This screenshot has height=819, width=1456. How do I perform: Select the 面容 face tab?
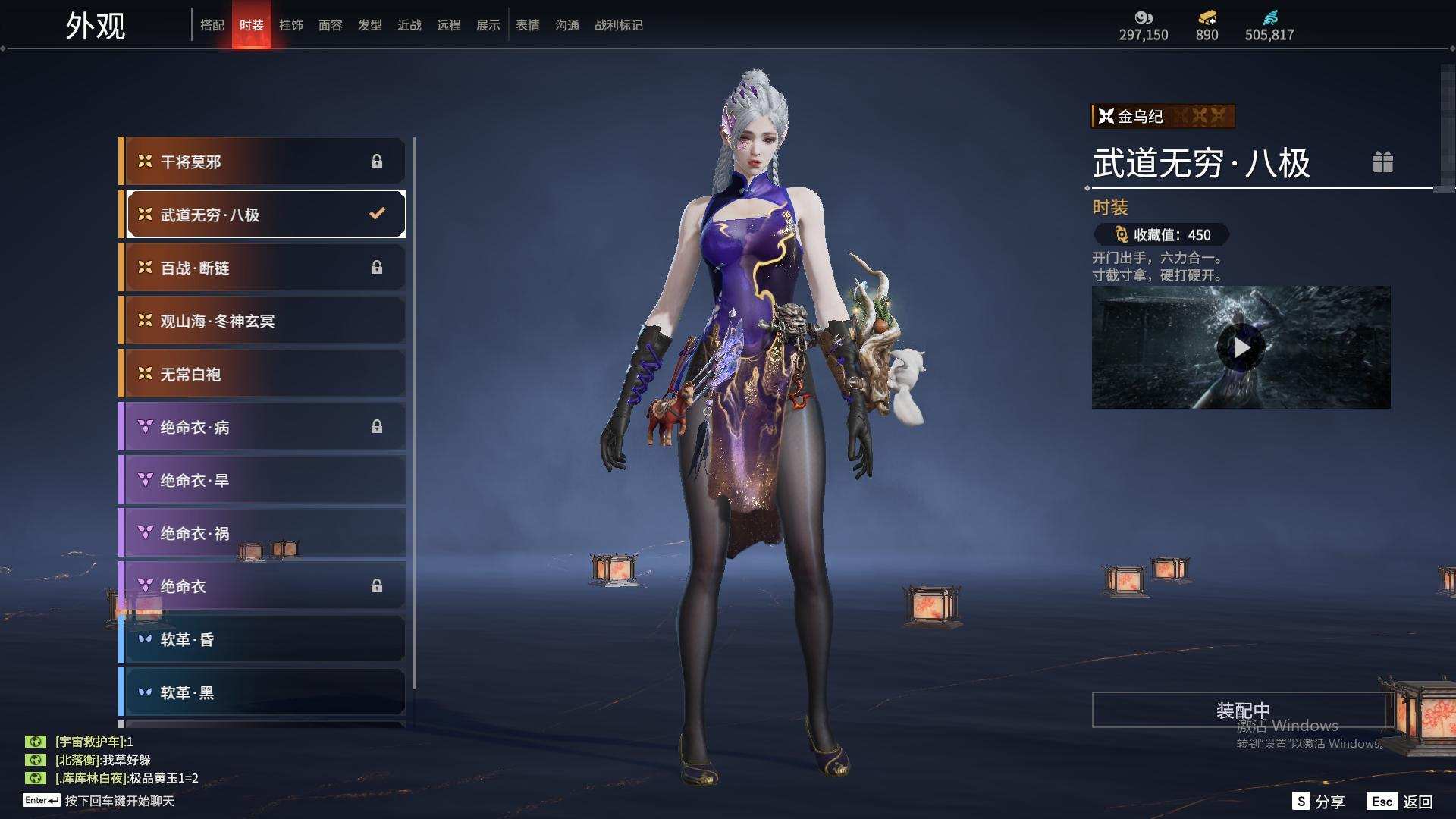[x=330, y=25]
